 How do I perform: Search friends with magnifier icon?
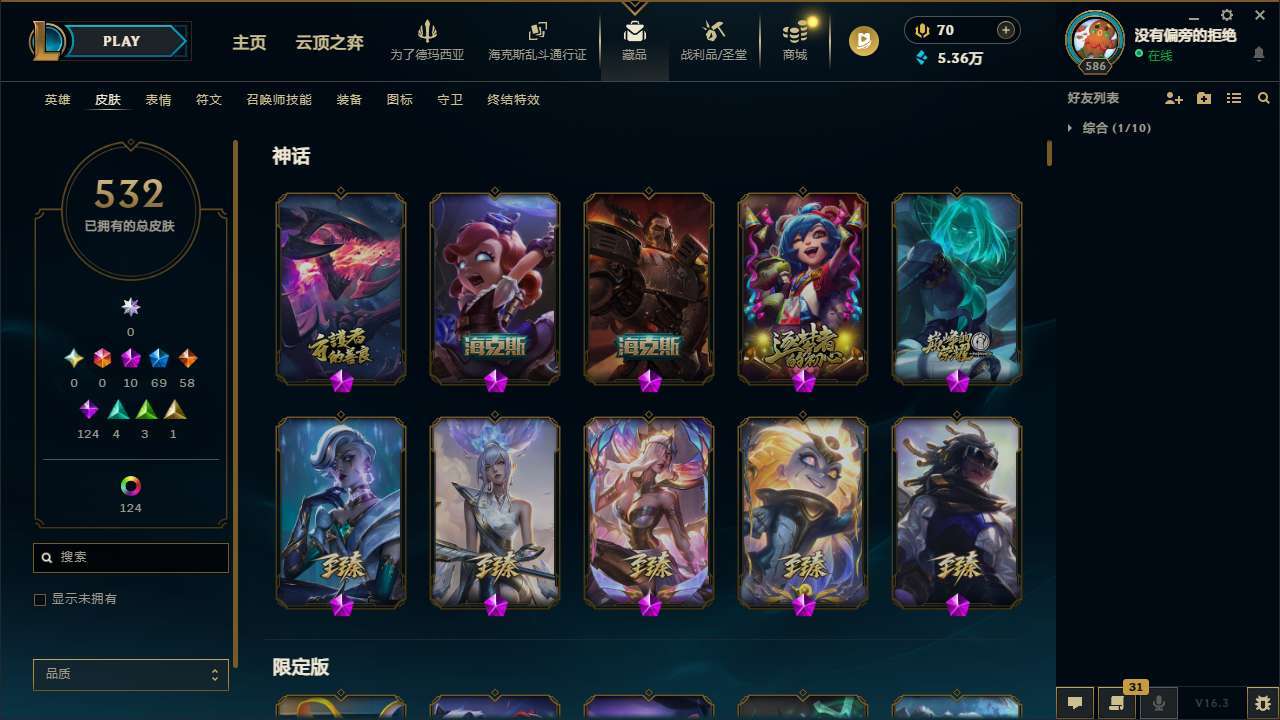[x=1263, y=98]
